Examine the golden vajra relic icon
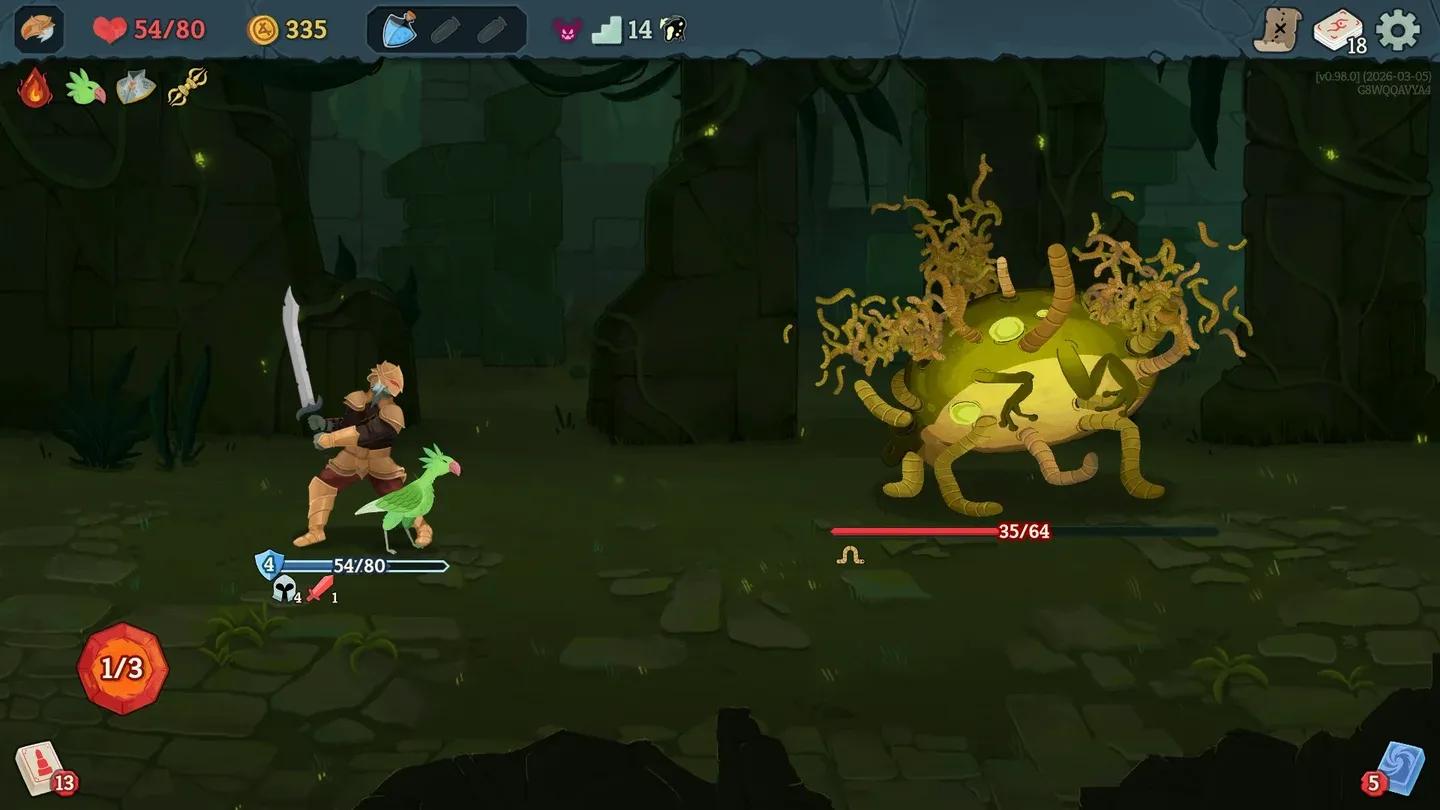1440x810 pixels. coord(188,85)
